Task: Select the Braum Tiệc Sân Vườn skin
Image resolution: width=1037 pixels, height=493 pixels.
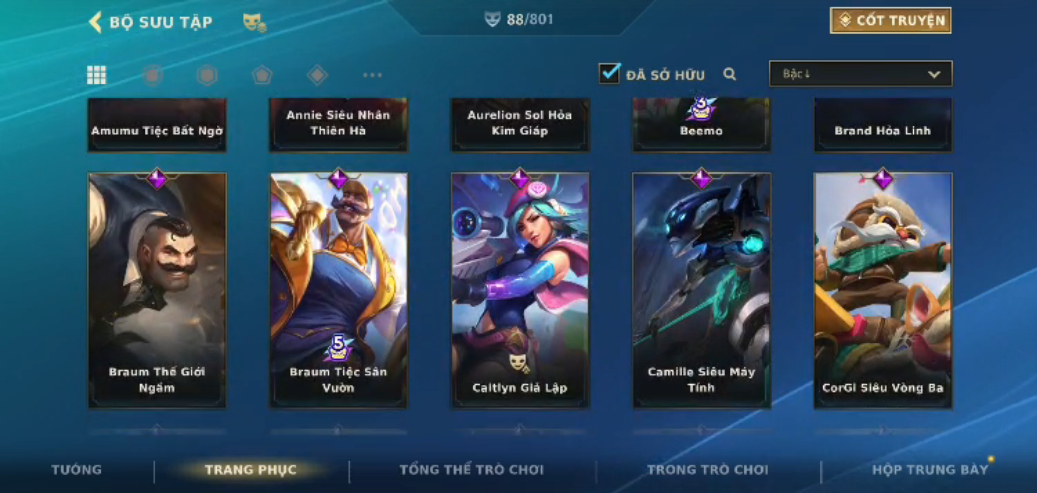Action: [338, 290]
